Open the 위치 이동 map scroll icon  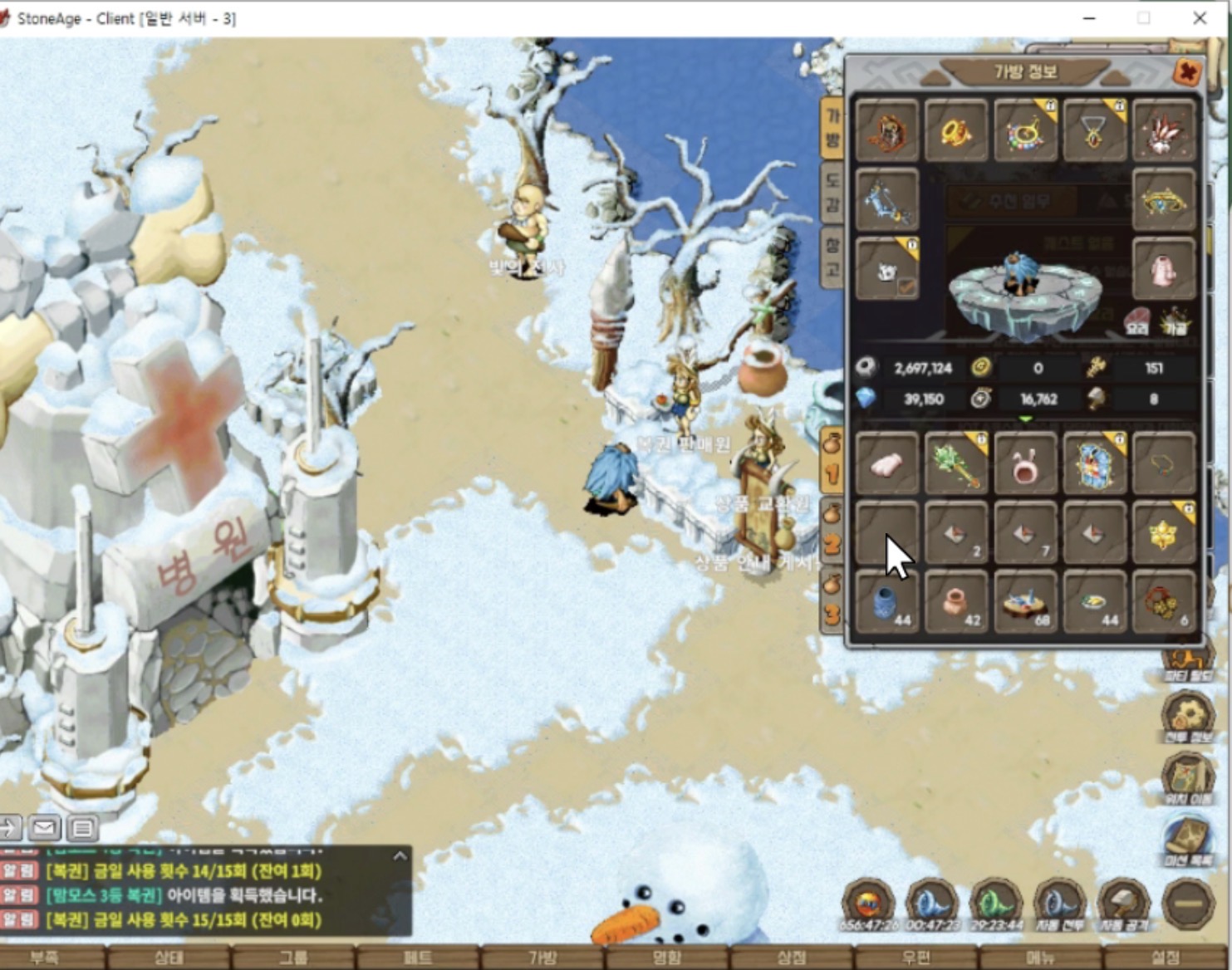tap(1188, 778)
